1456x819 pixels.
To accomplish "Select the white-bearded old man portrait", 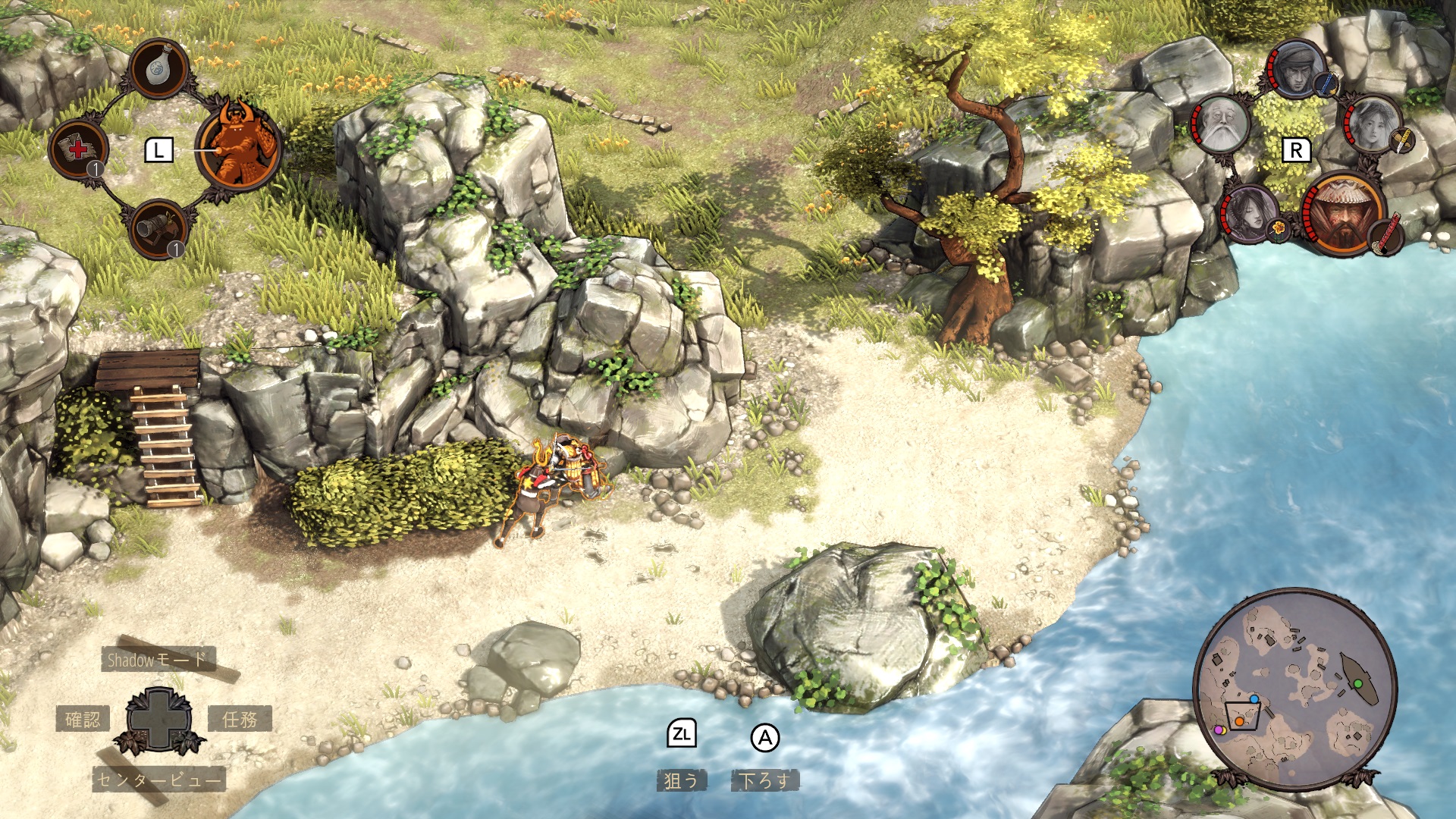I will (1220, 125).
